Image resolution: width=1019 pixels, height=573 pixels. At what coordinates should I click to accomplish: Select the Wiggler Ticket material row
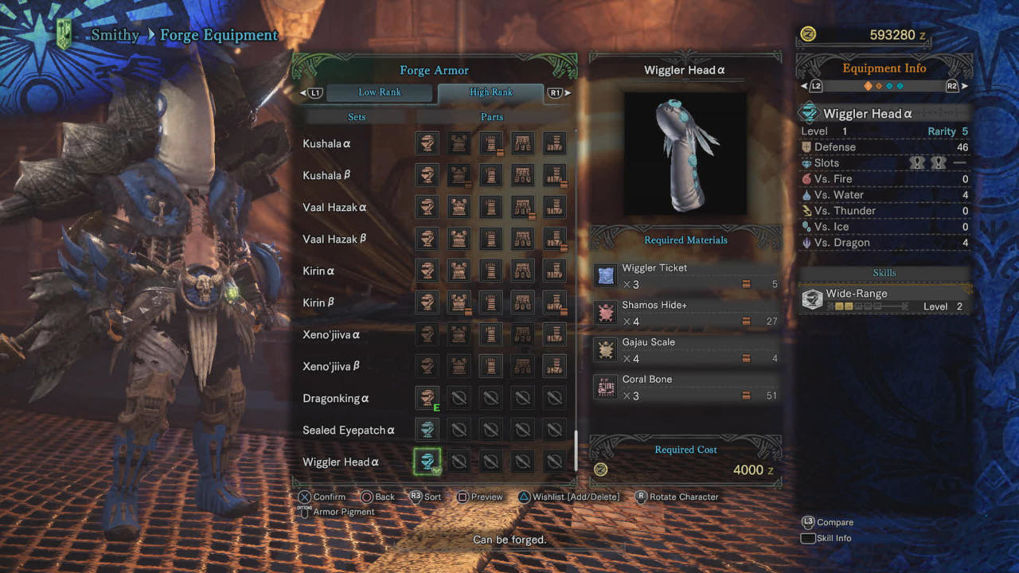pyautogui.click(x=686, y=276)
